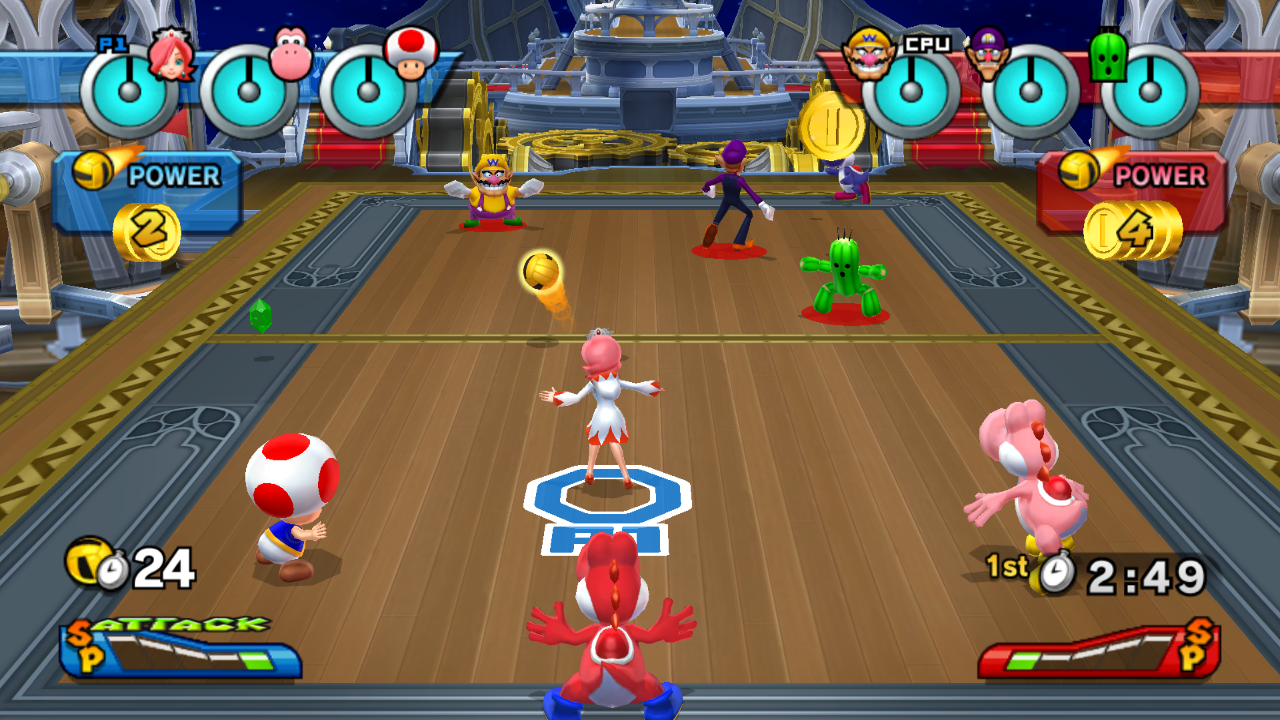Toggle Toad's circular charge meter
The width and height of the screenshot is (1280, 720).
pyautogui.click(x=368, y=92)
